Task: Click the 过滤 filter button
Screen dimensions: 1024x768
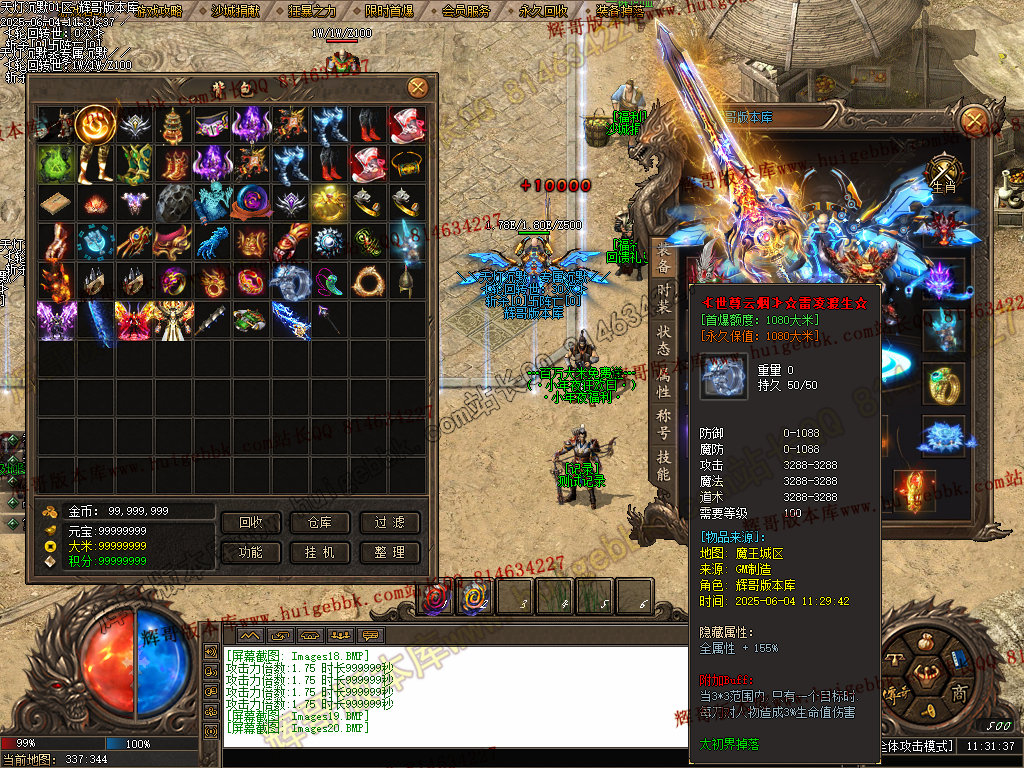Action: point(389,523)
